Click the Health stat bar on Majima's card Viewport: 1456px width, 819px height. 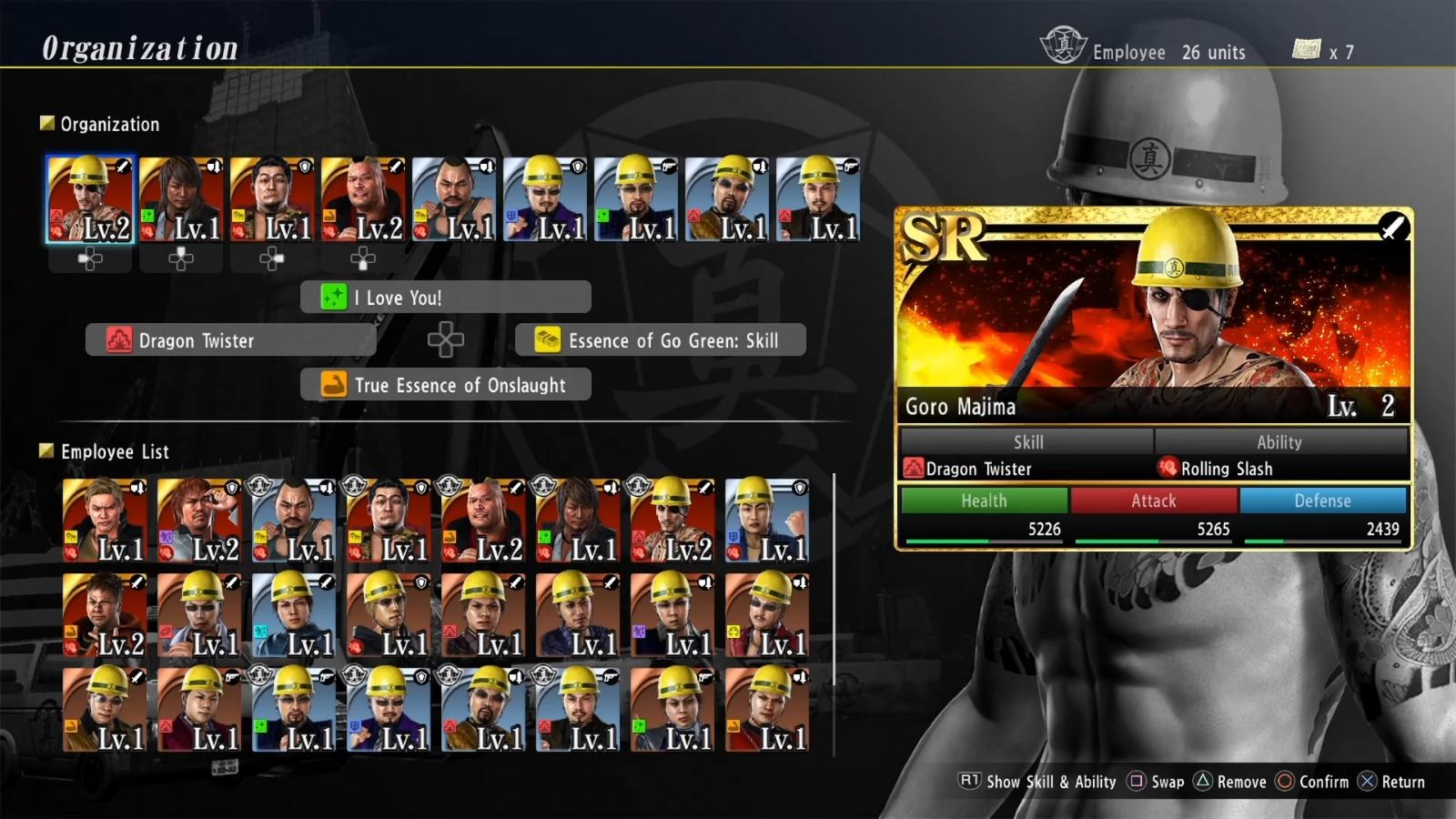[983, 500]
